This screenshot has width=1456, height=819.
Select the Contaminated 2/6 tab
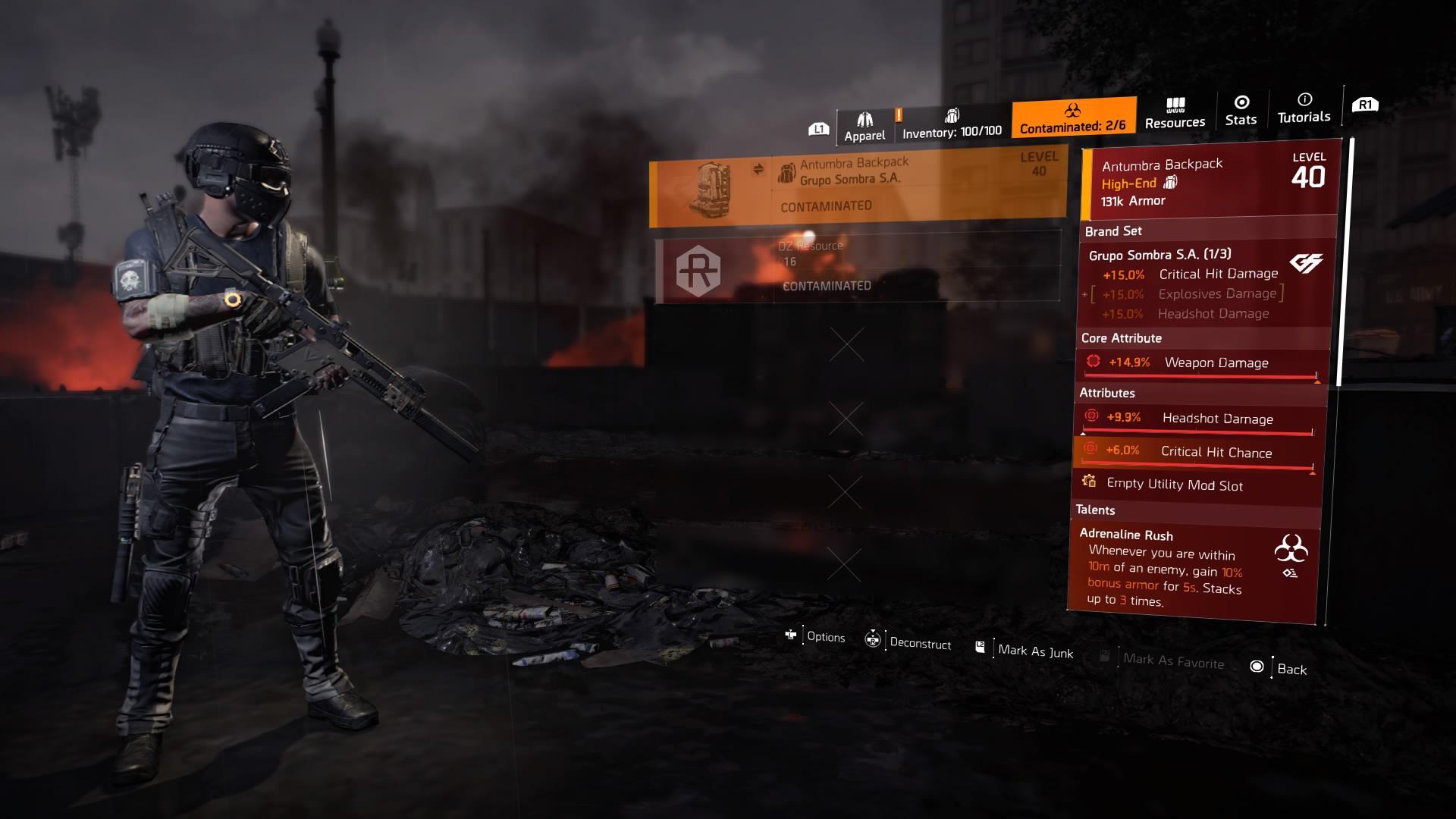click(x=1073, y=118)
